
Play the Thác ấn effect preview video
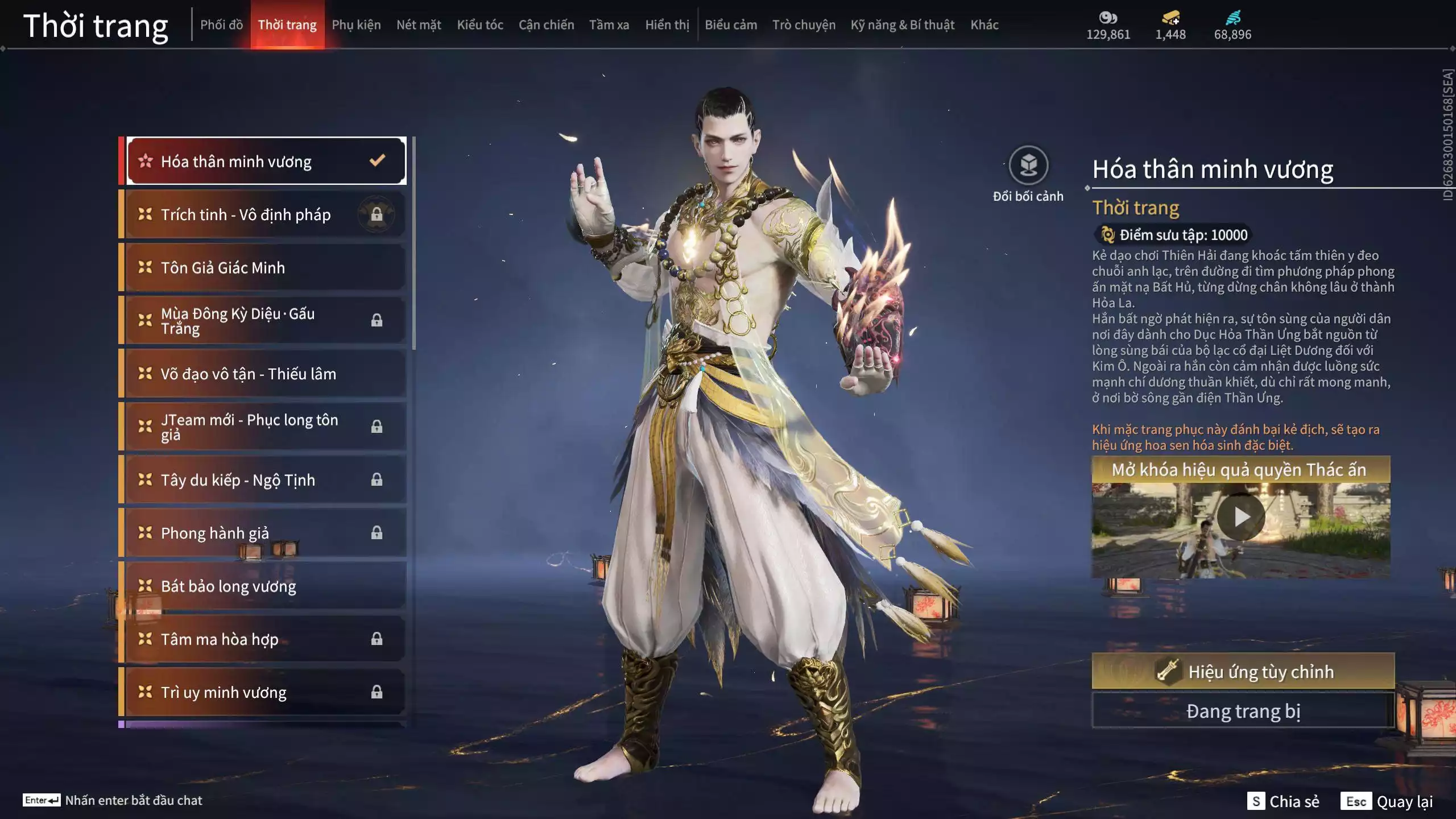[x=1241, y=518]
